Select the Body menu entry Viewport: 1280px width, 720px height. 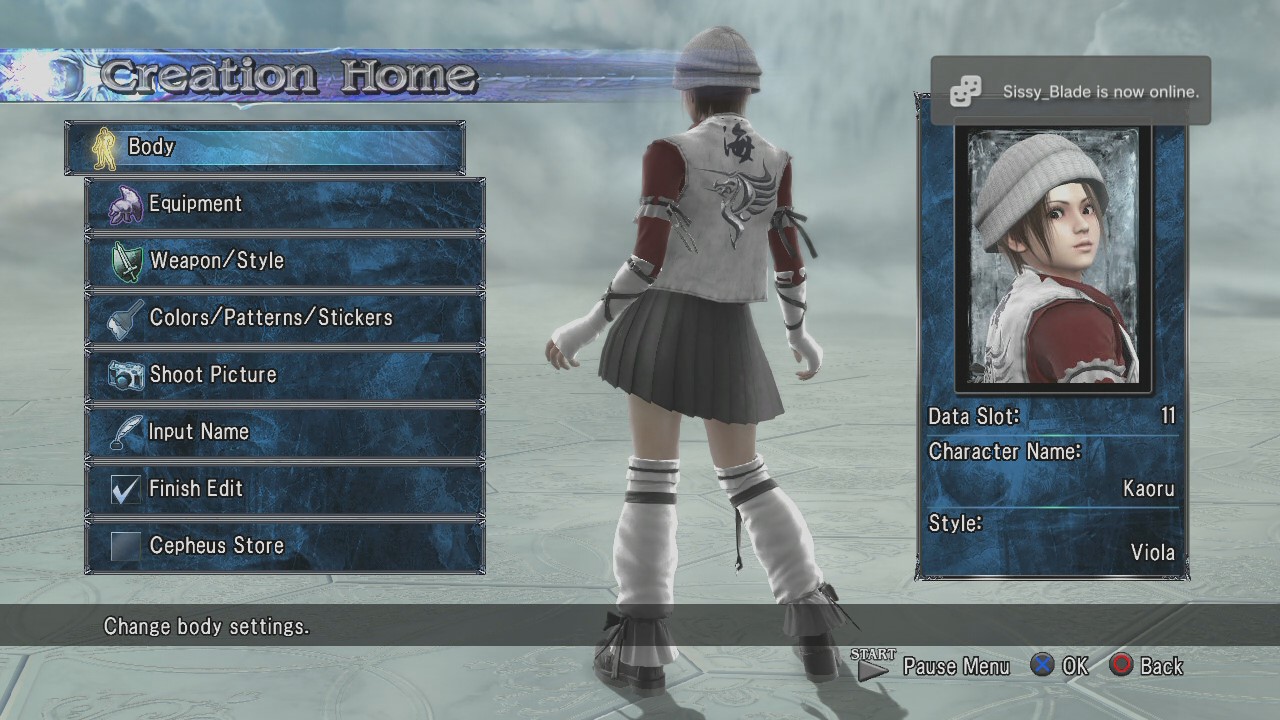265,148
